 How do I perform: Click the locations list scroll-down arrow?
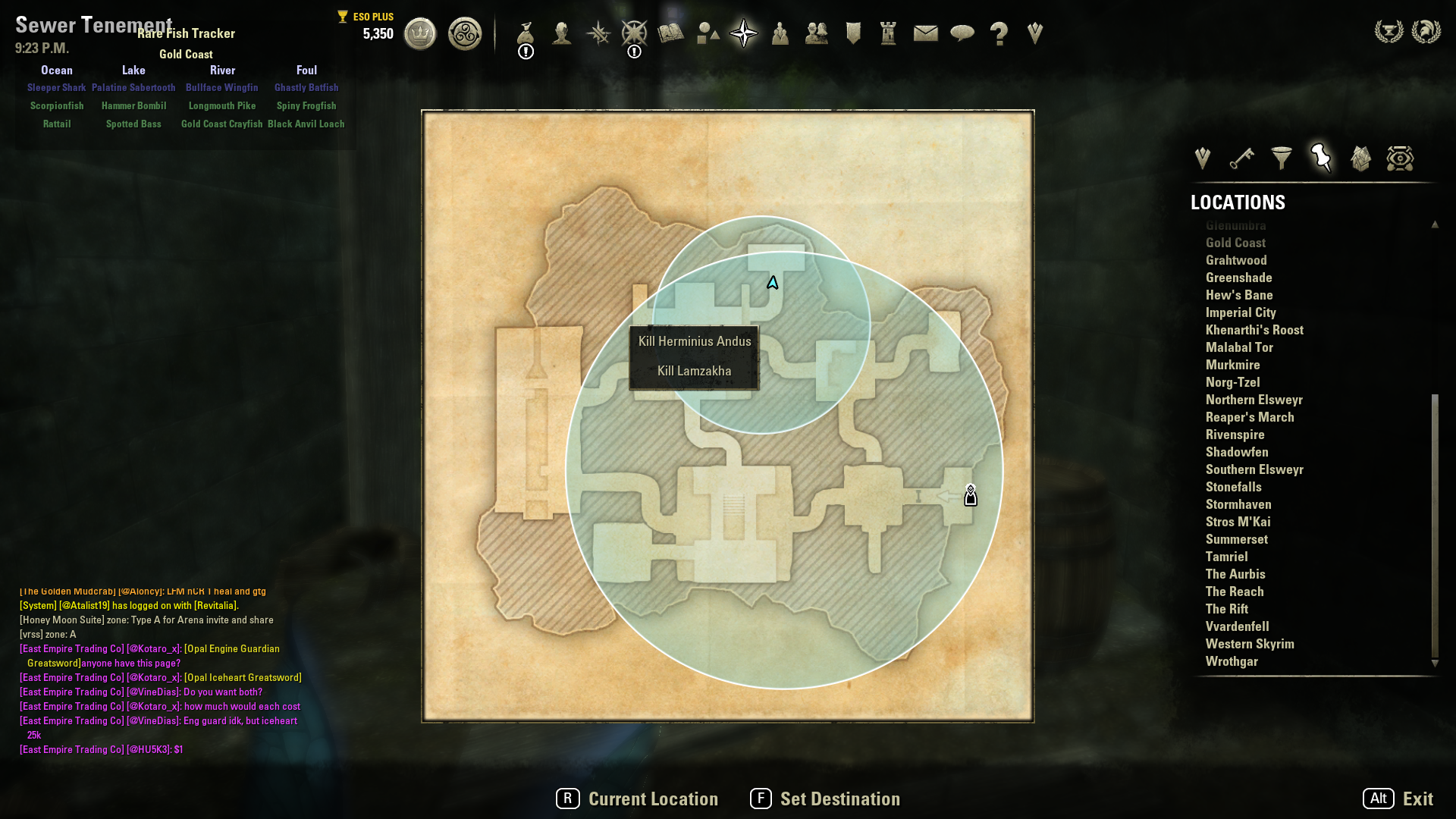(1435, 664)
